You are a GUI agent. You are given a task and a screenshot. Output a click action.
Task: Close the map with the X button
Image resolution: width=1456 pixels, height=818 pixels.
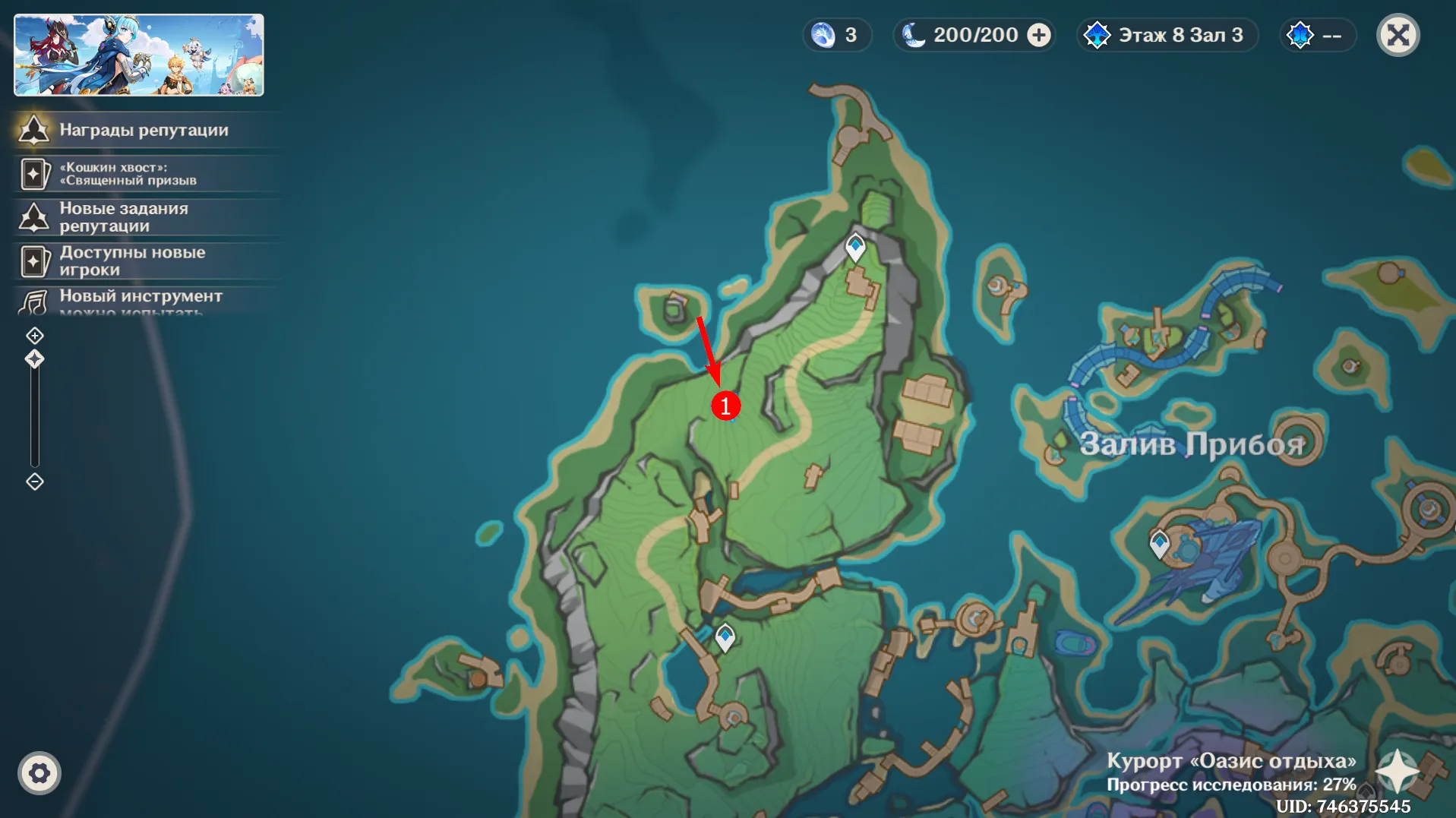1398,35
